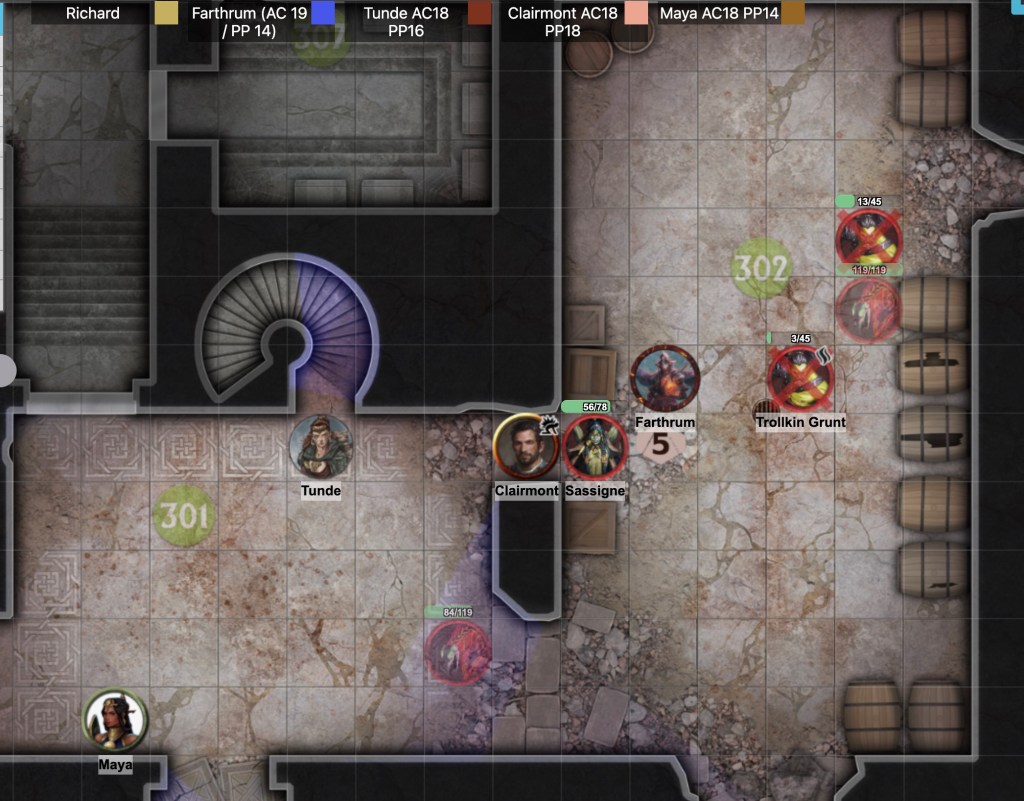Screen dimensions: 1024x801
Task: Select the Tunde character token
Action: pyautogui.click(x=321, y=445)
